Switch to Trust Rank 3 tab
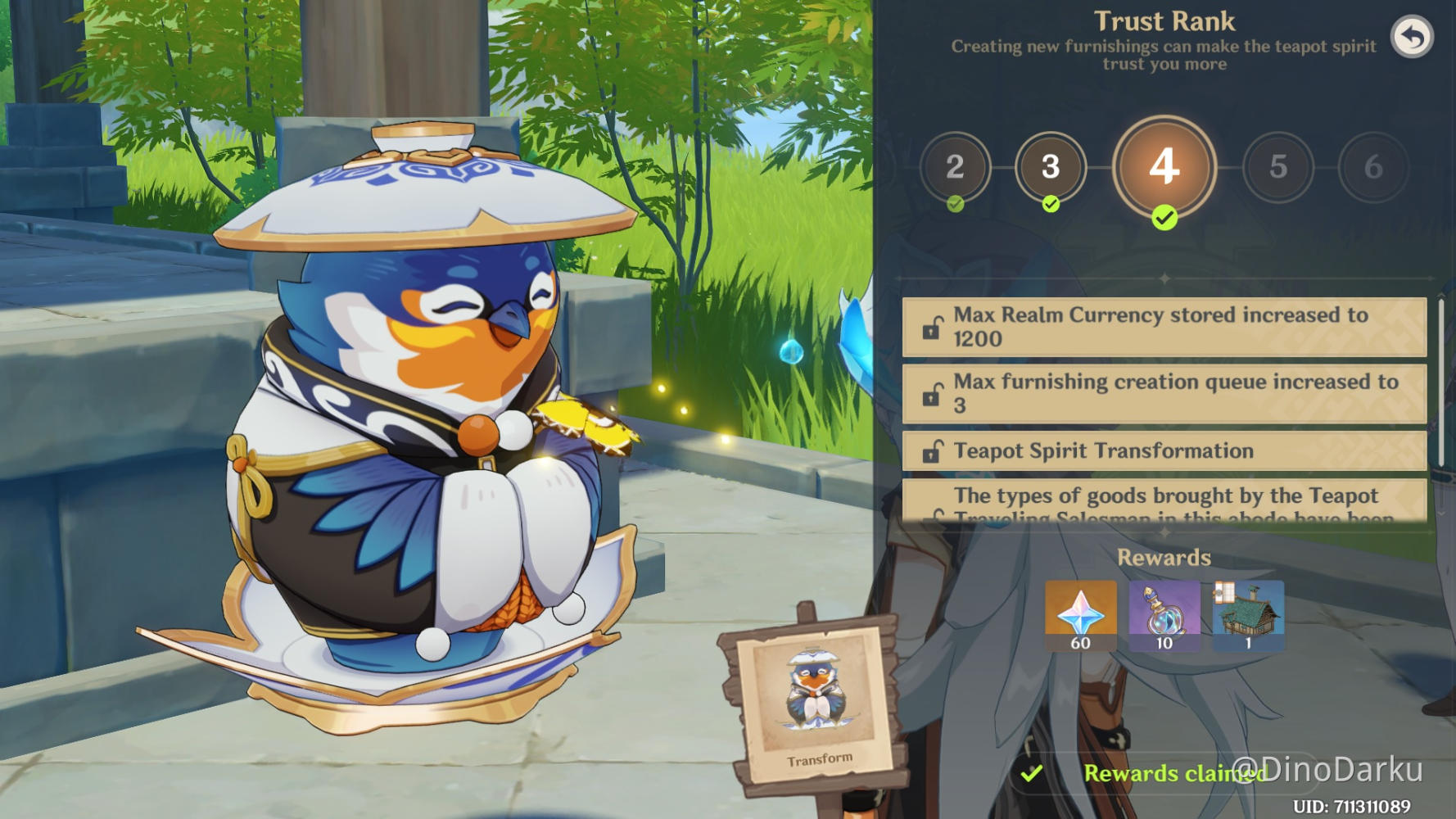 1051,167
